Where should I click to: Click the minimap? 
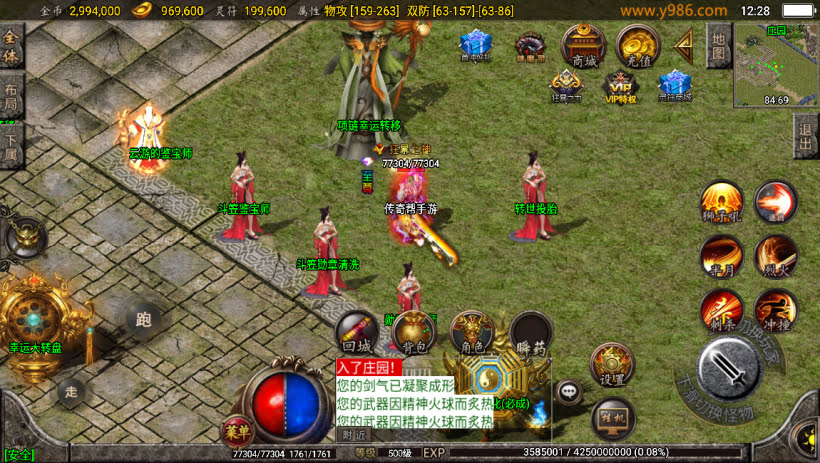point(775,64)
